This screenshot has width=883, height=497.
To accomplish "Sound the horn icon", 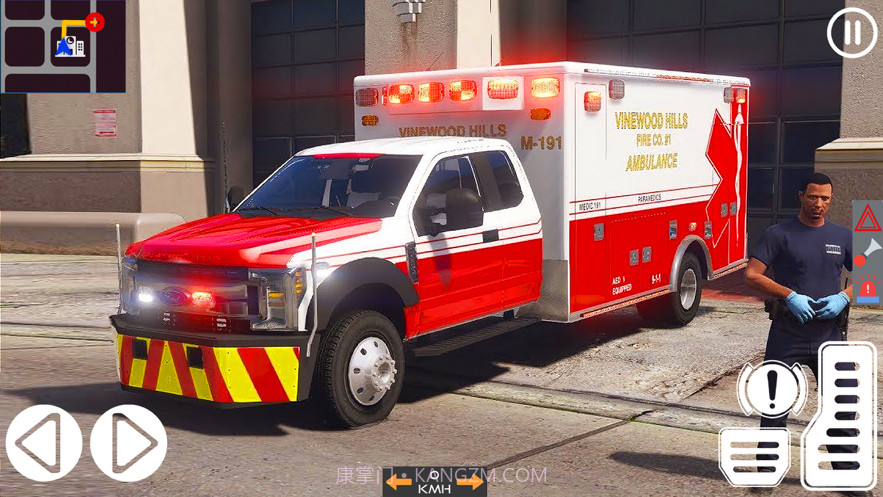I will pos(867,252).
